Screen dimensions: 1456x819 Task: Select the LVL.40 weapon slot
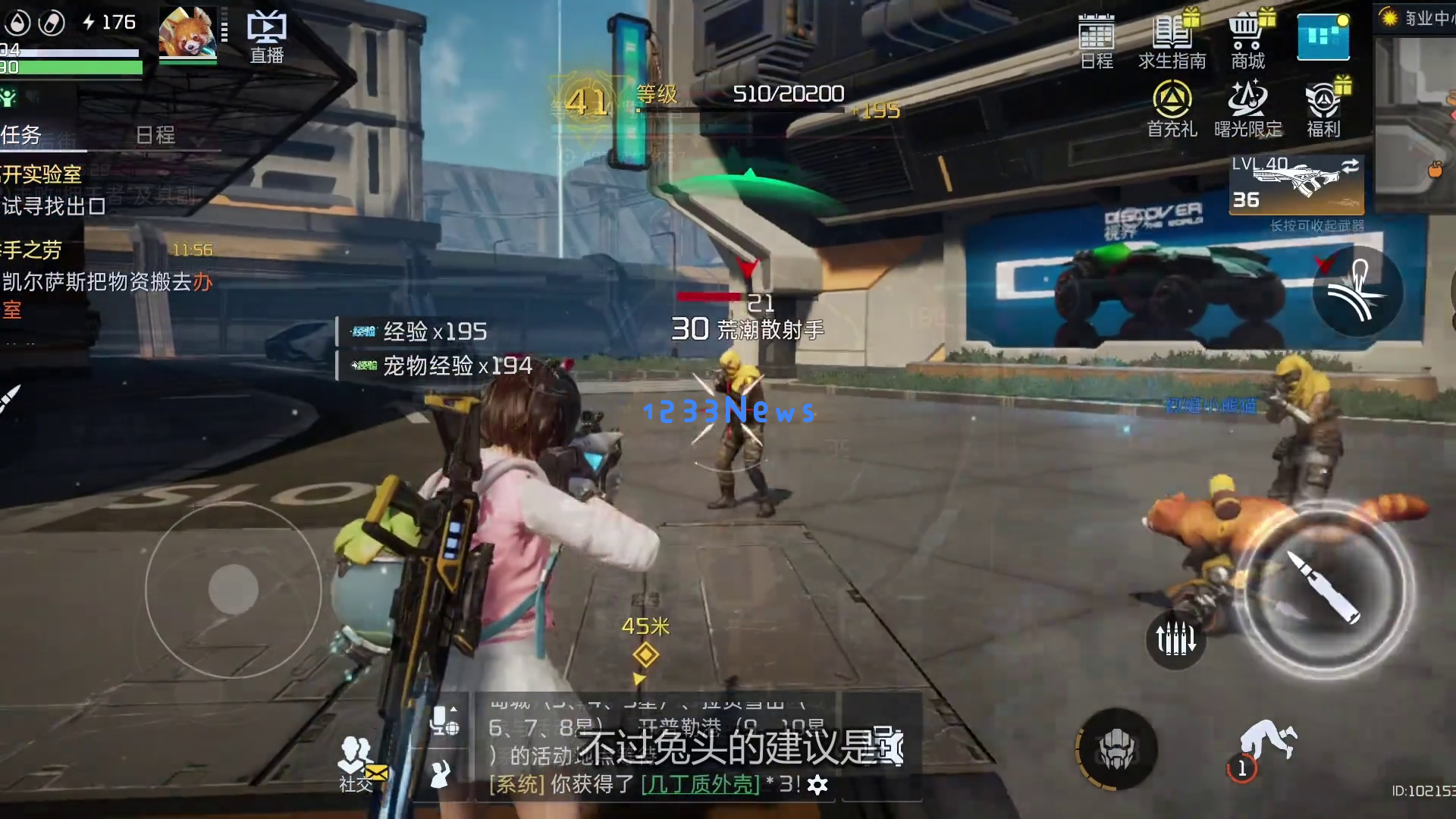(x=1296, y=184)
